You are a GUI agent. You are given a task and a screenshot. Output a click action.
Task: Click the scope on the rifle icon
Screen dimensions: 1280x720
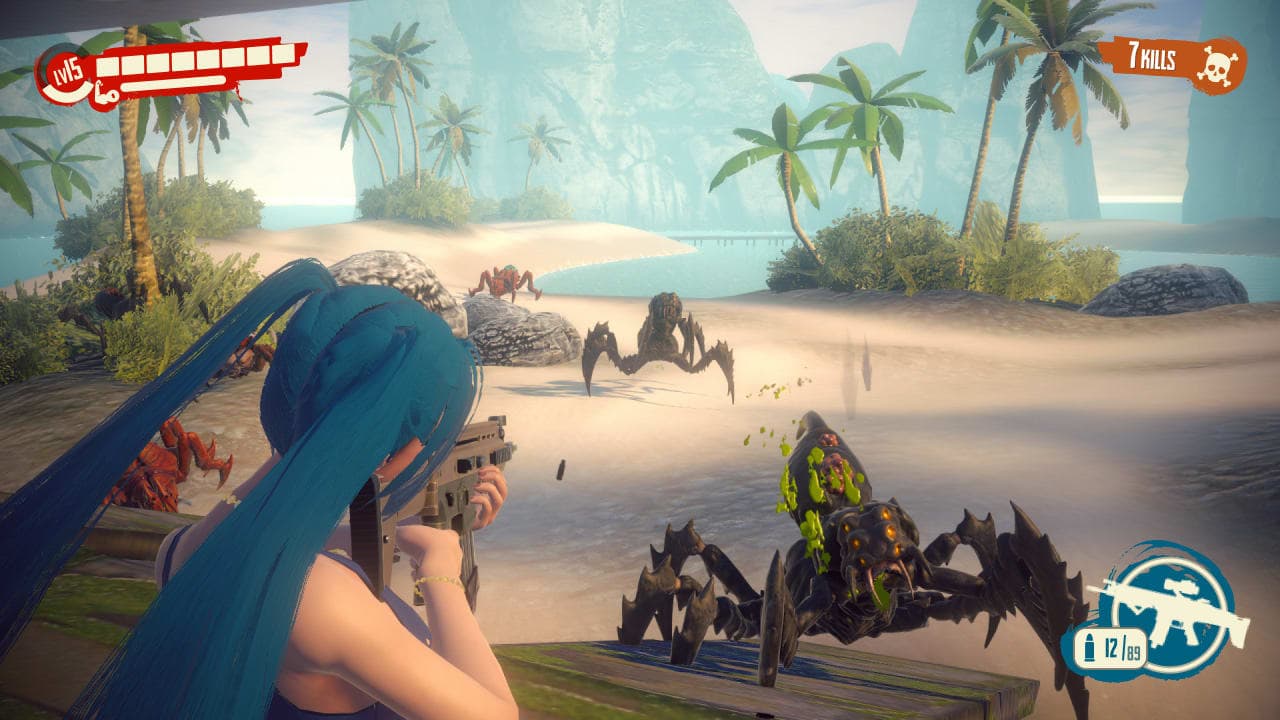(x=1181, y=588)
